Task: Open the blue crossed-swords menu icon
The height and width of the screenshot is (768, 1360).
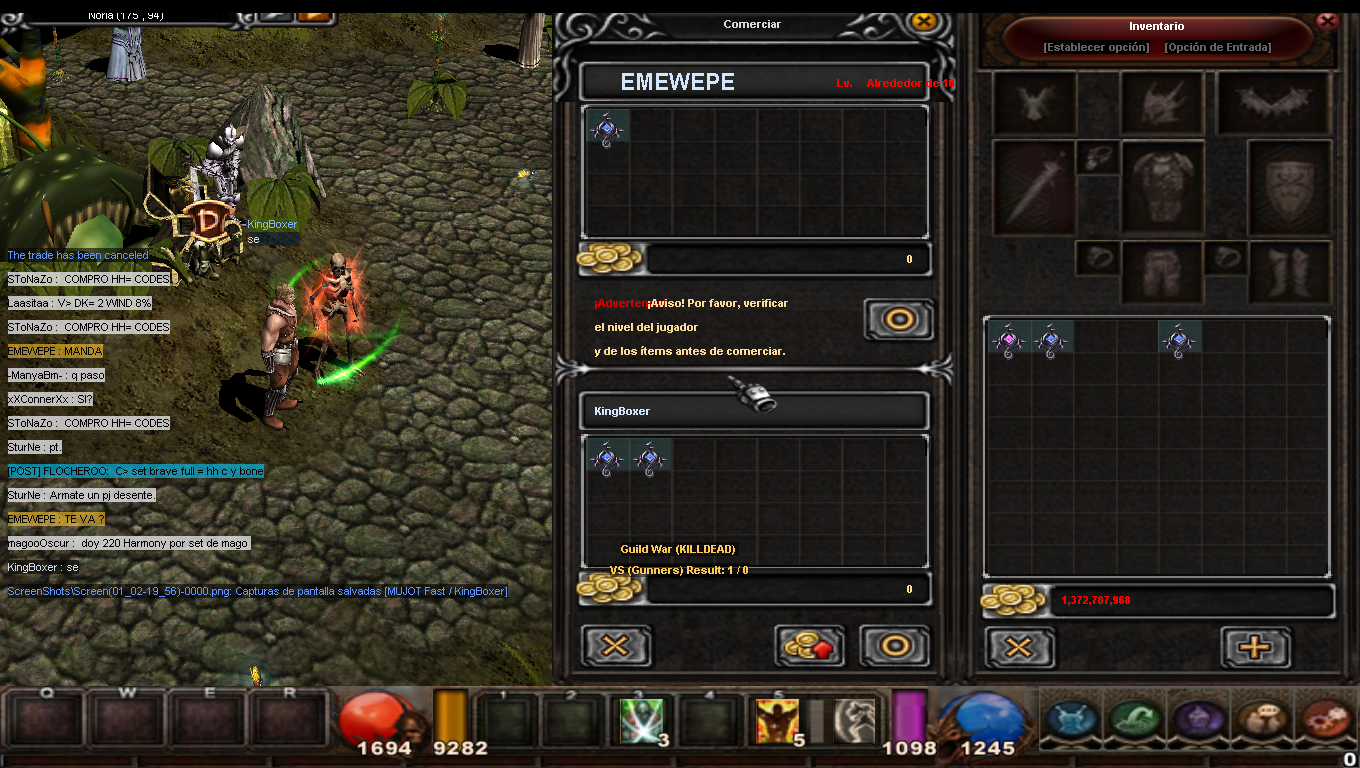Action: point(1075,719)
